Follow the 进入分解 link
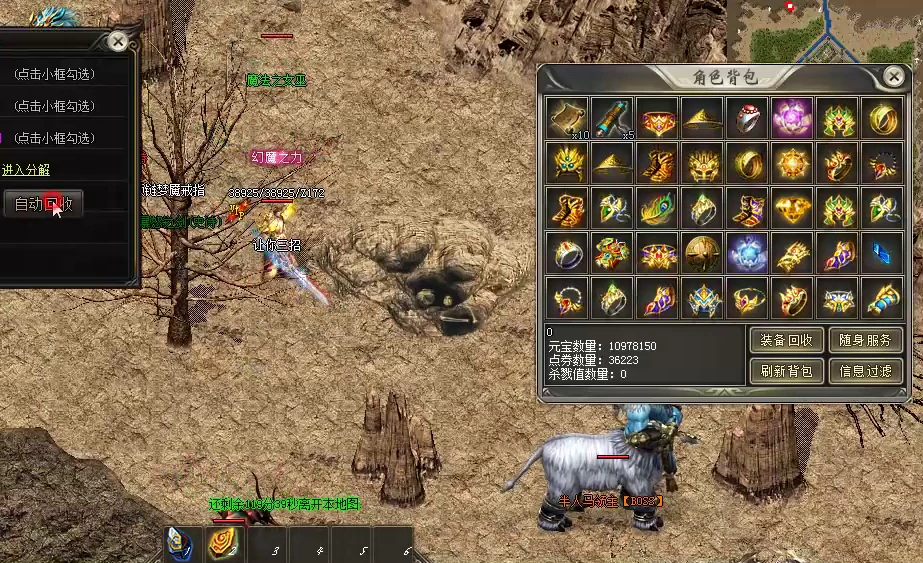The width and height of the screenshot is (923, 563). pyautogui.click(x=26, y=170)
